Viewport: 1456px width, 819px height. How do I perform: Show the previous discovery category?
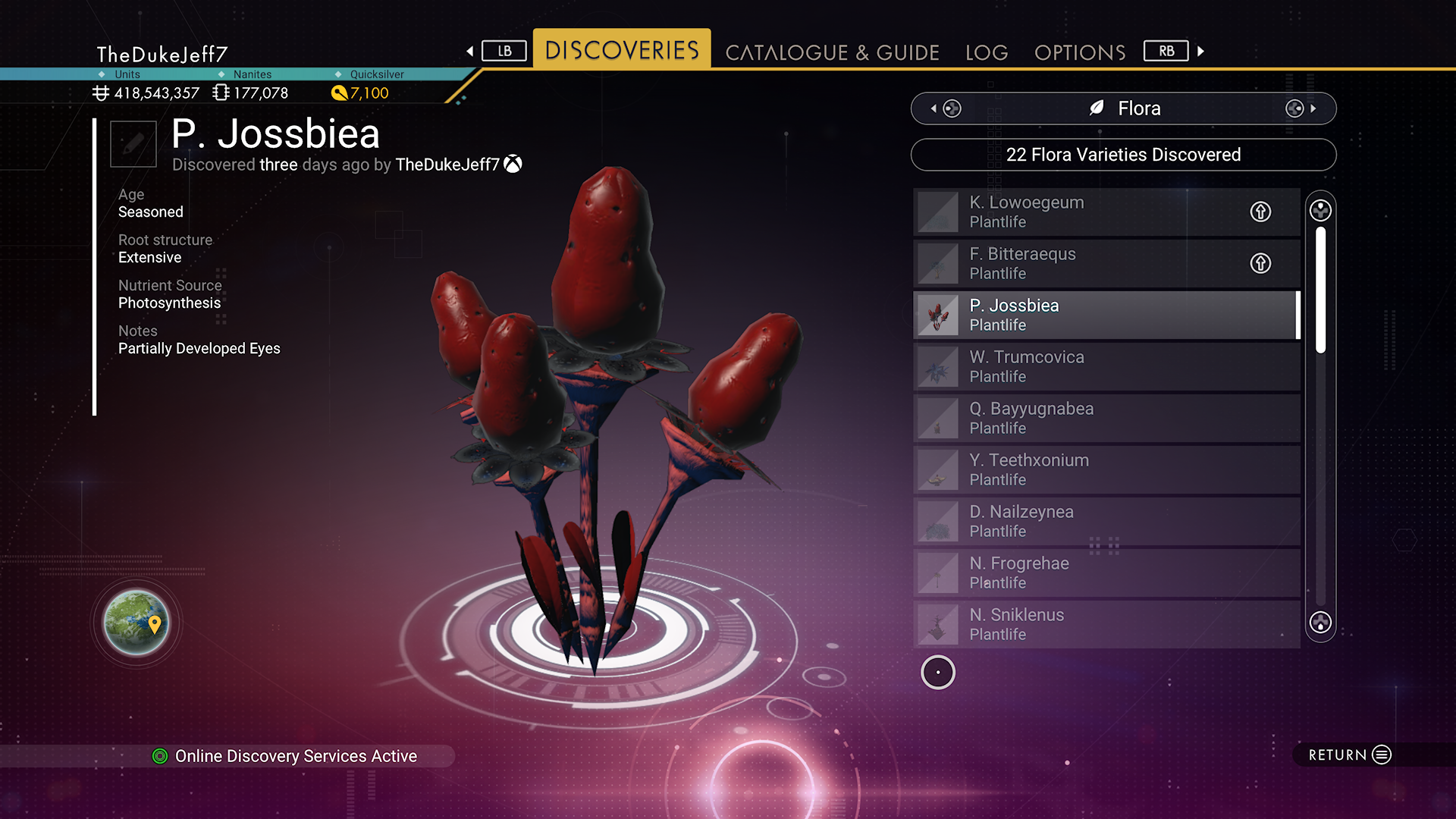(946, 108)
